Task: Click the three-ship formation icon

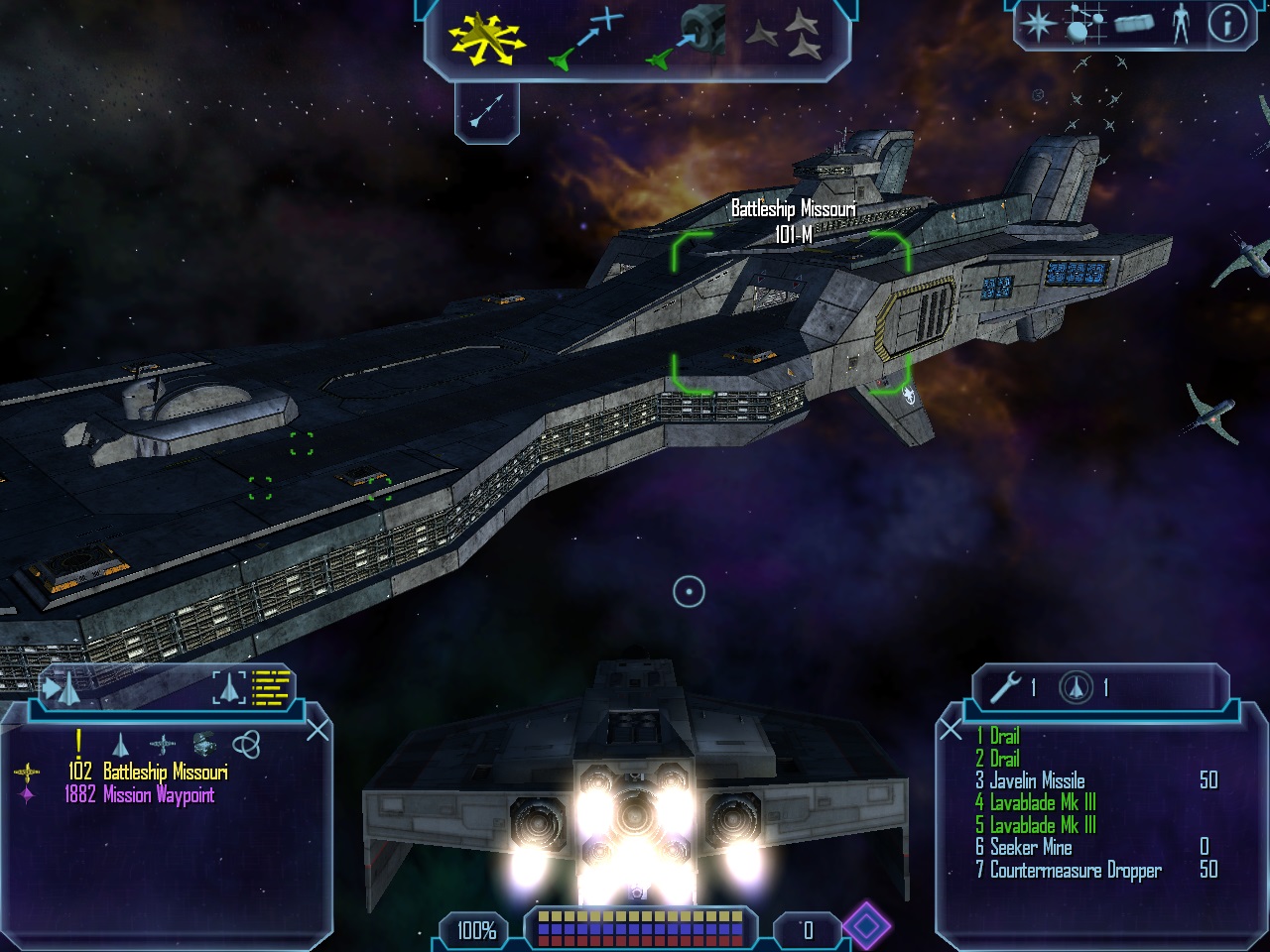Action: pos(783,38)
